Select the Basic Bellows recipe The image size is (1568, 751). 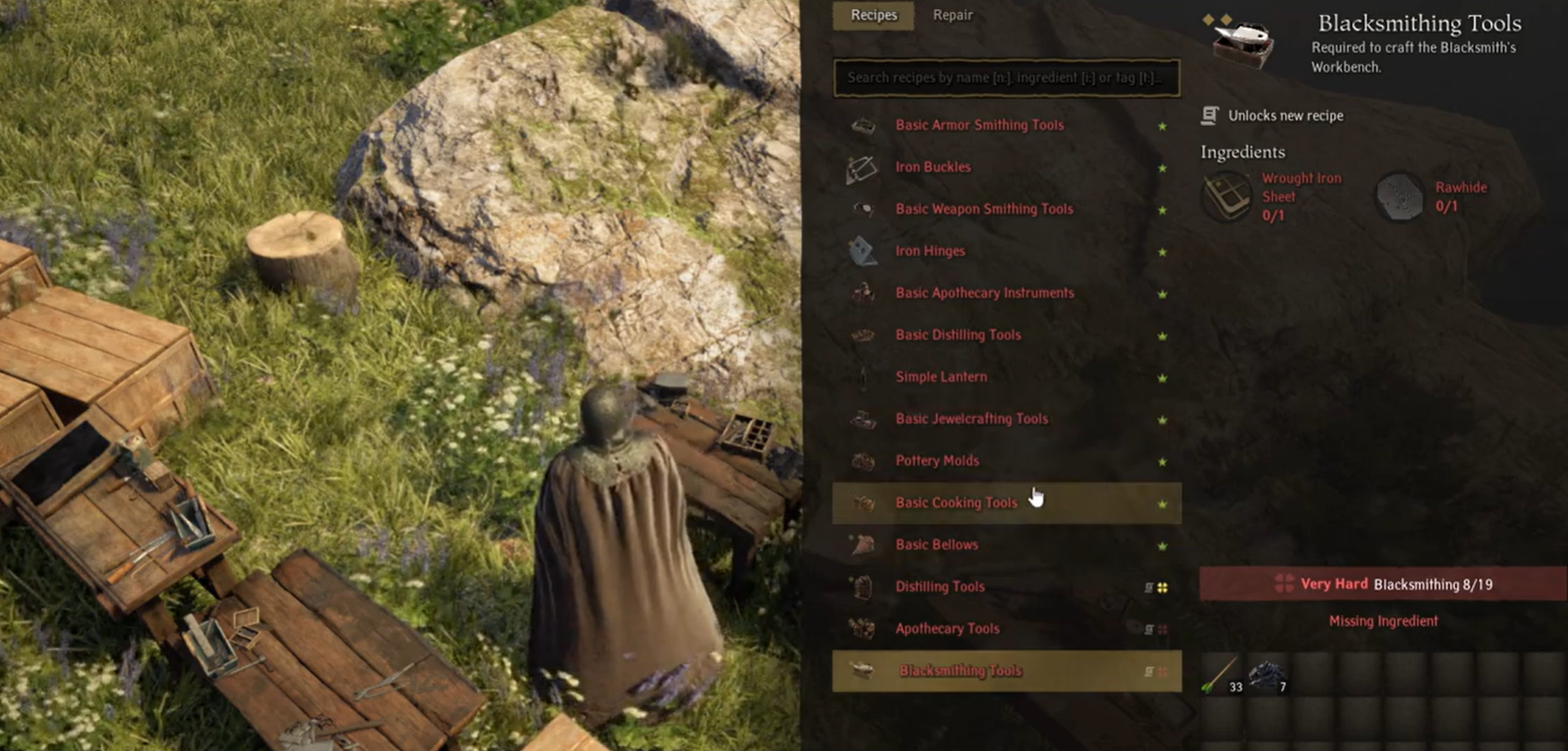point(936,544)
